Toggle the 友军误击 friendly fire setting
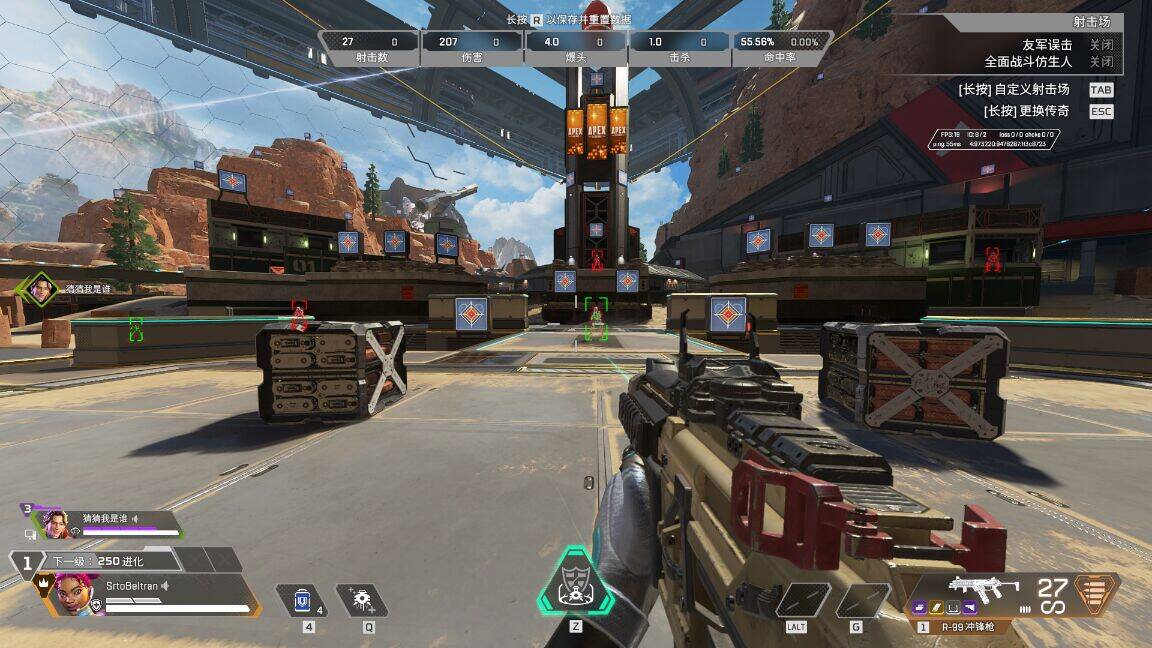The height and width of the screenshot is (648, 1152). [x=1100, y=45]
